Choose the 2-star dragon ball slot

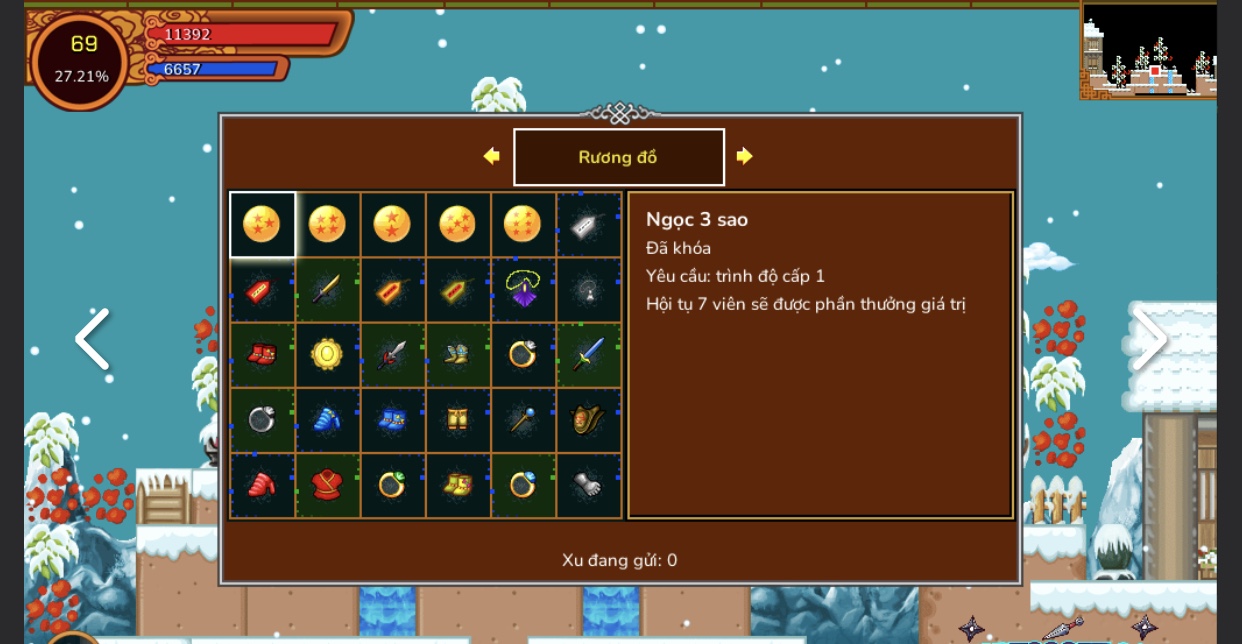[x=392, y=224]
